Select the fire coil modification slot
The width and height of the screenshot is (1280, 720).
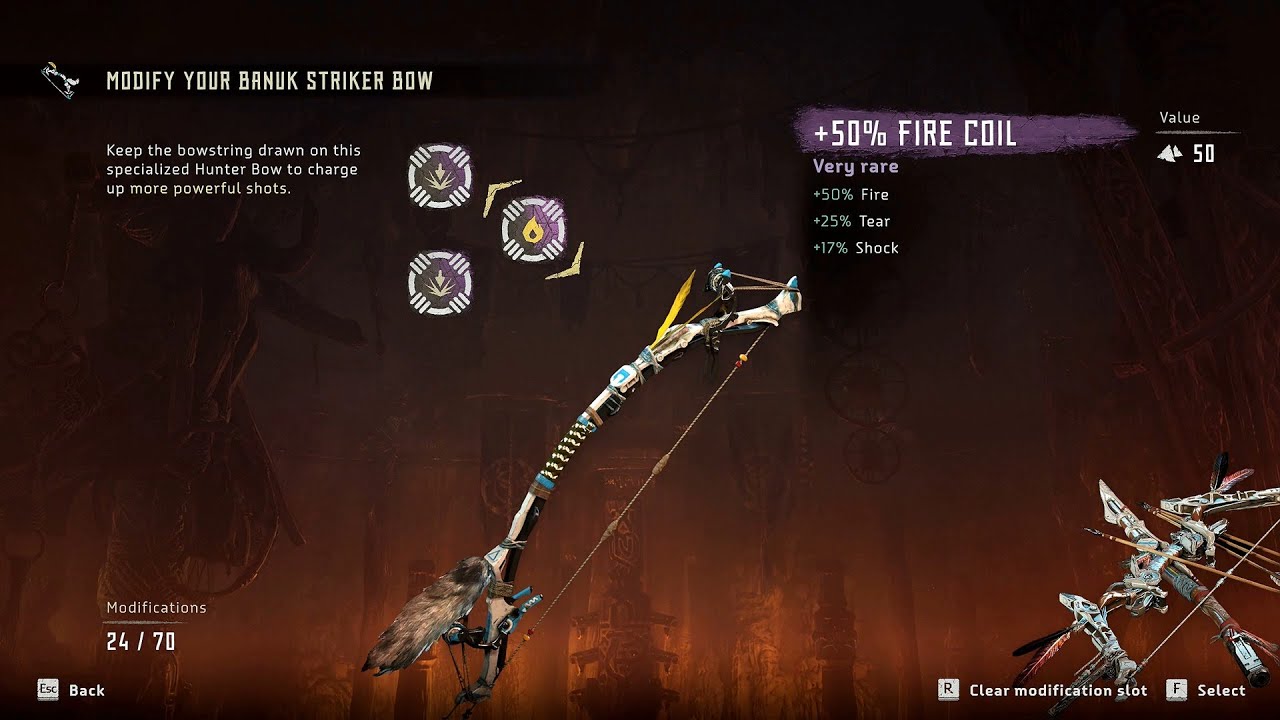532,229
